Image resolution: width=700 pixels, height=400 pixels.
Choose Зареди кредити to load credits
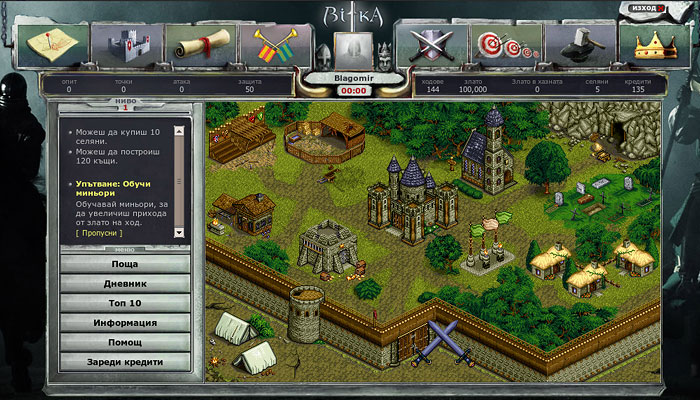(125, 362)
